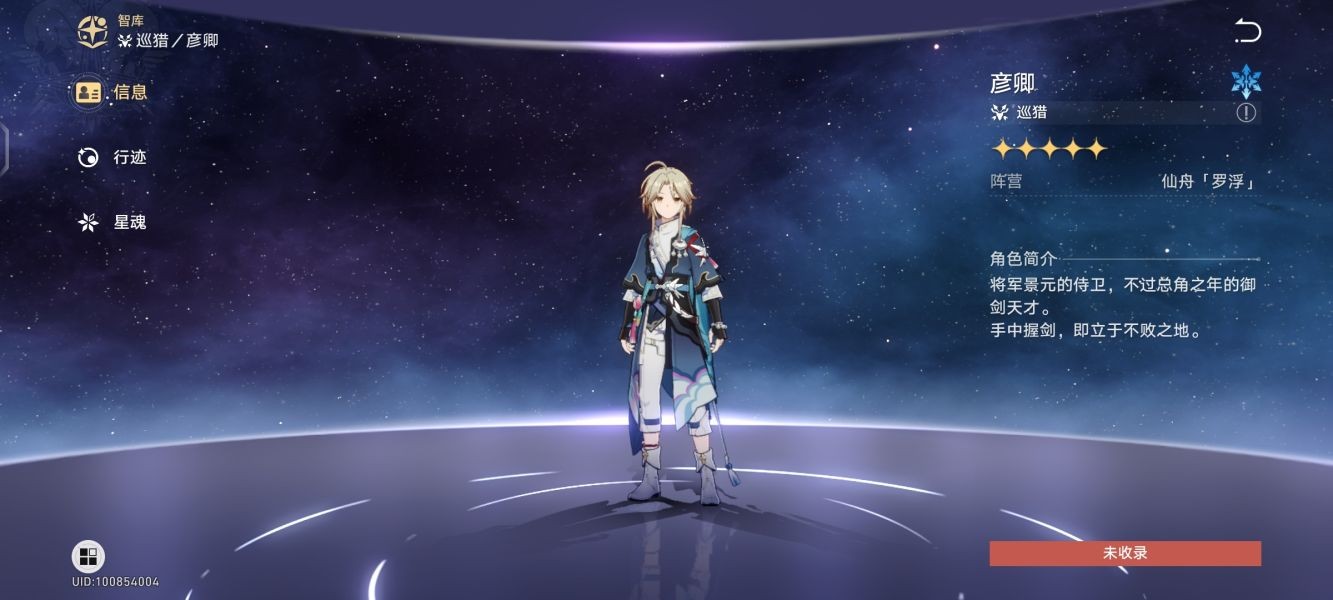Select the 星魂 eidolon tab
The width and height of the screenshot is (1333, 600).
[x=112, y=222]
